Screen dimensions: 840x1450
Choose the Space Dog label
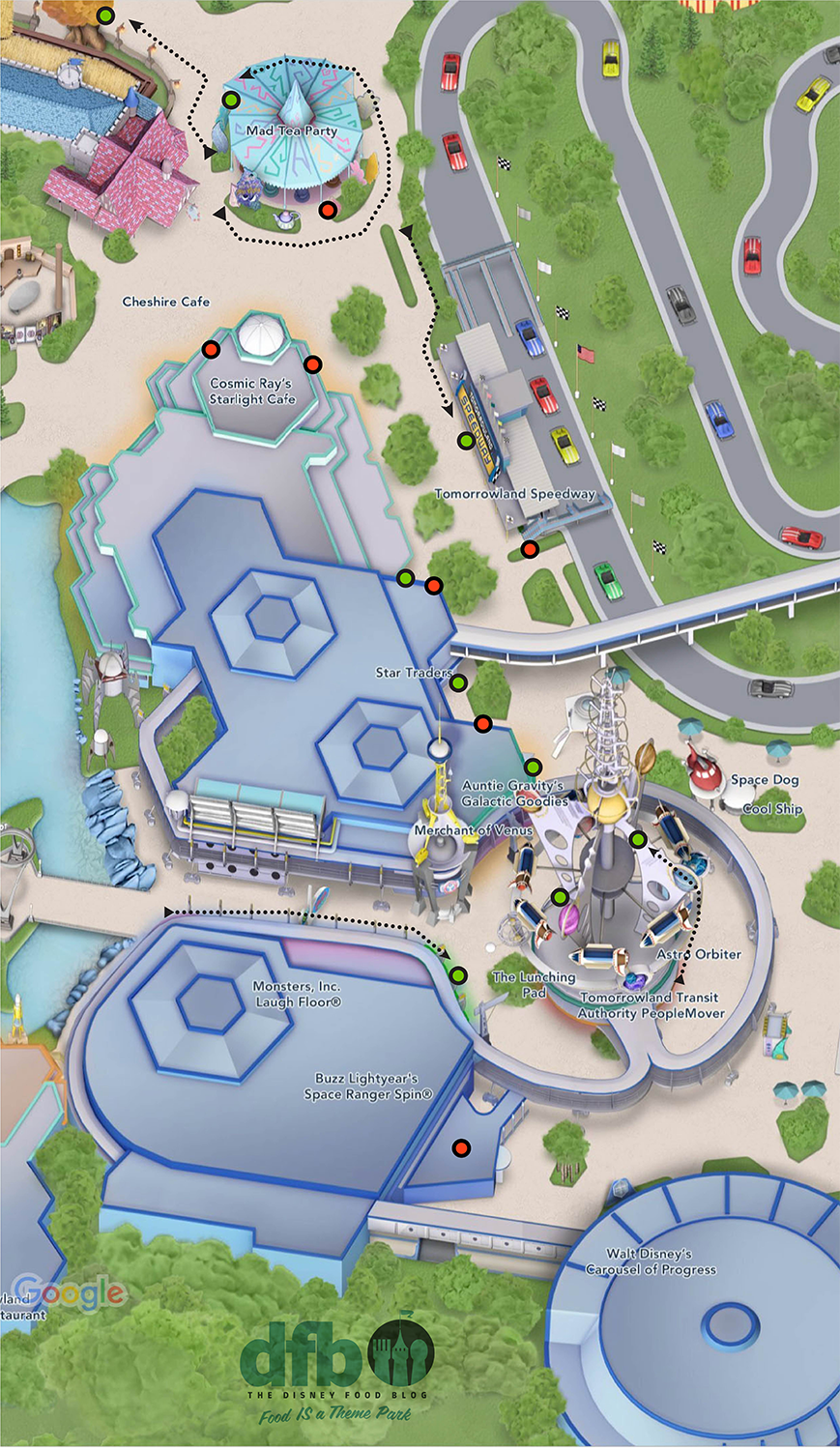764,780
